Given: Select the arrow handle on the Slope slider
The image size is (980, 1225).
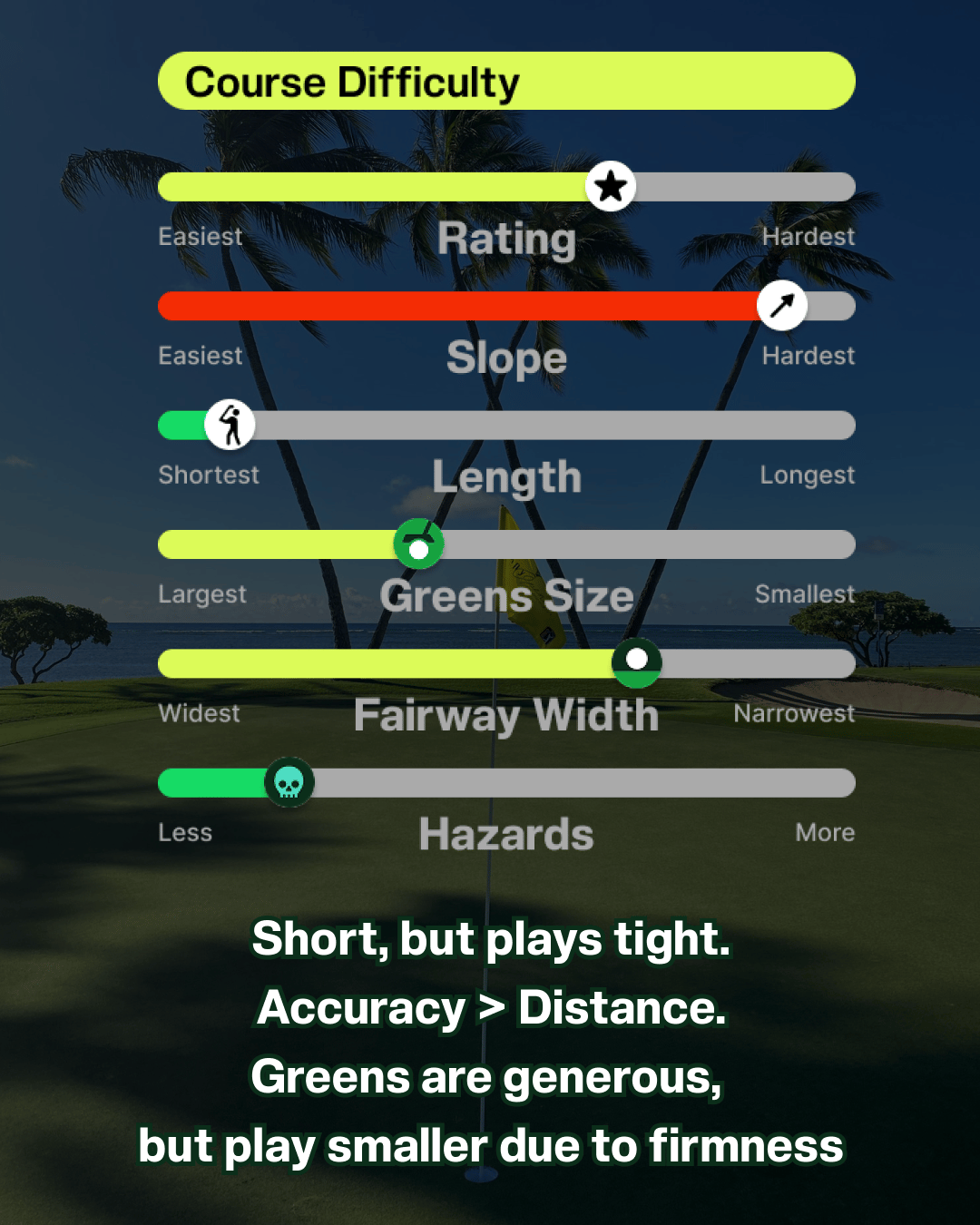Looking at the screenshot, I should pyautogui.click(x=782, y=306).
